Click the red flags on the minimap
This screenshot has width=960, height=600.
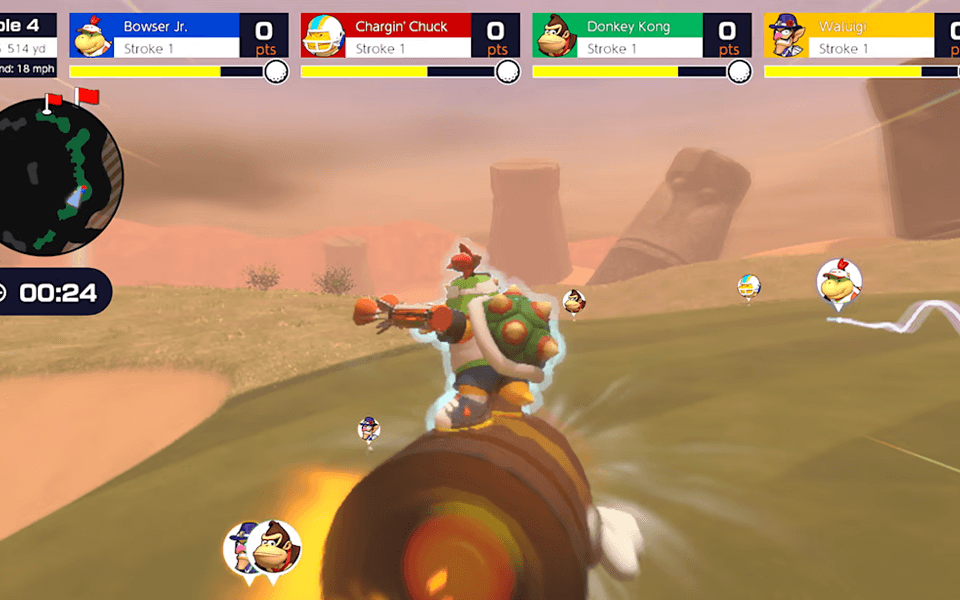(x=72, y=98)
